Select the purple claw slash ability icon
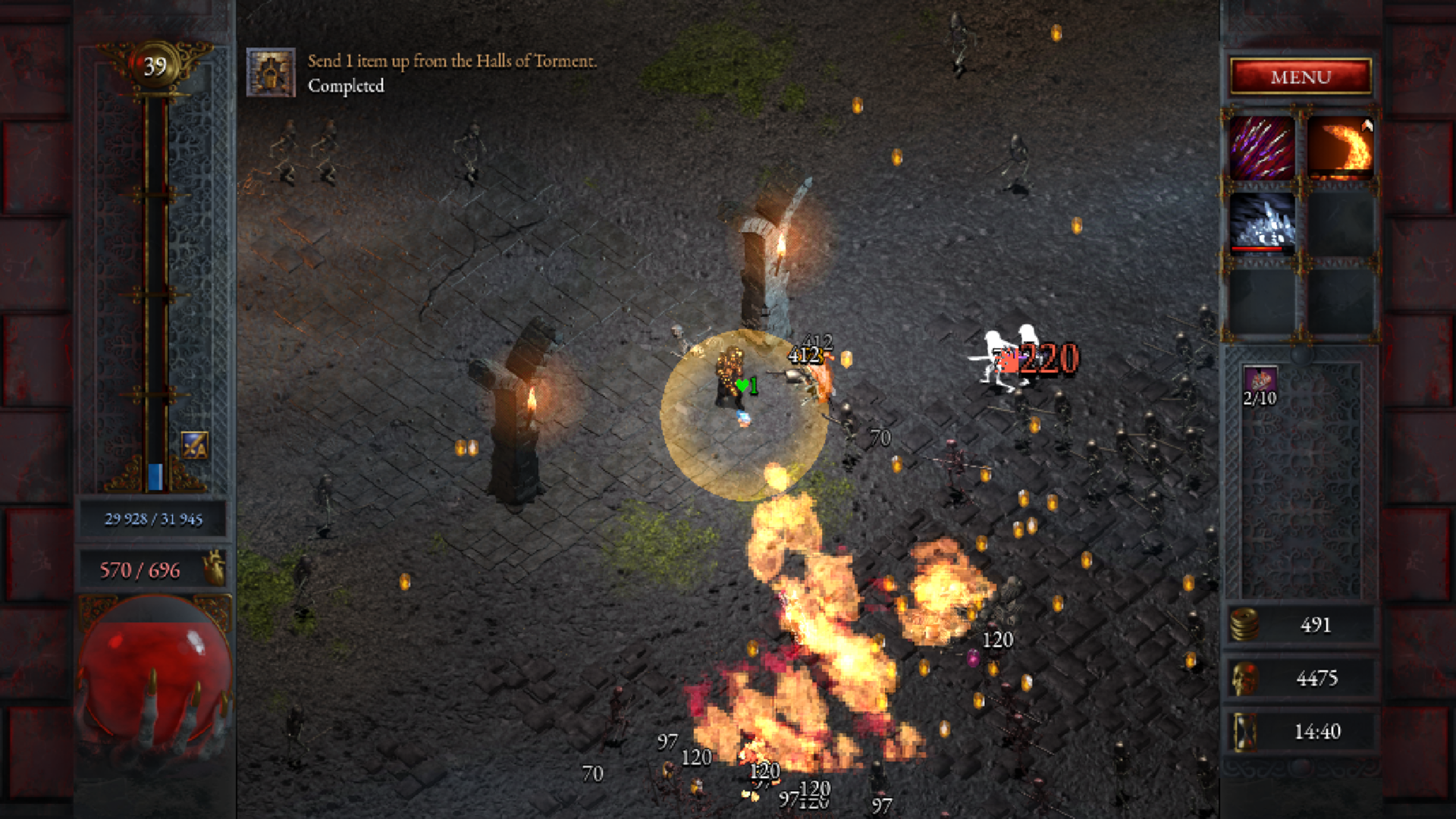The width and height of the screenshot is (1456, 819). 1262,148
